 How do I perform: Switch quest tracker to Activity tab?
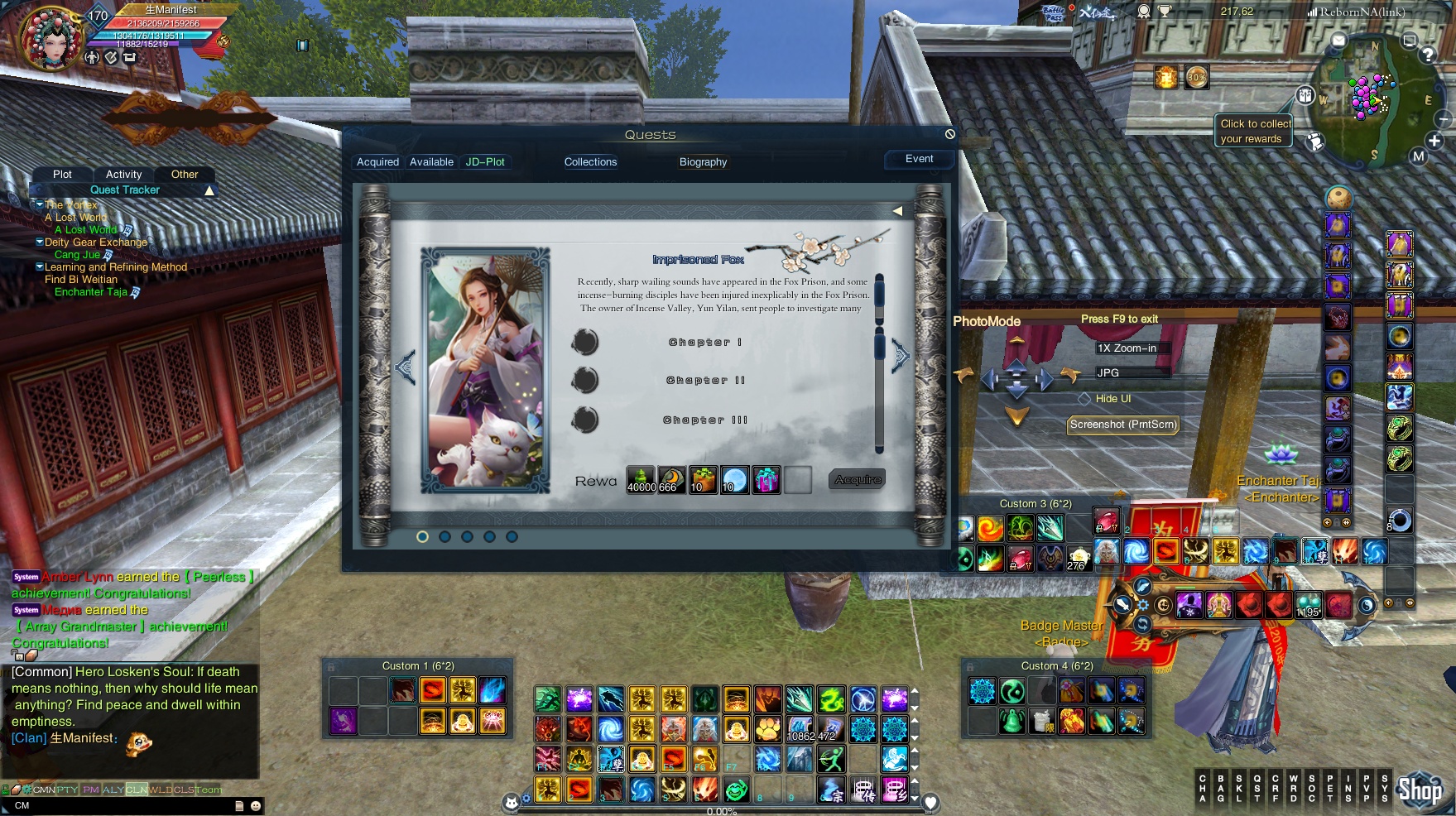123,175
